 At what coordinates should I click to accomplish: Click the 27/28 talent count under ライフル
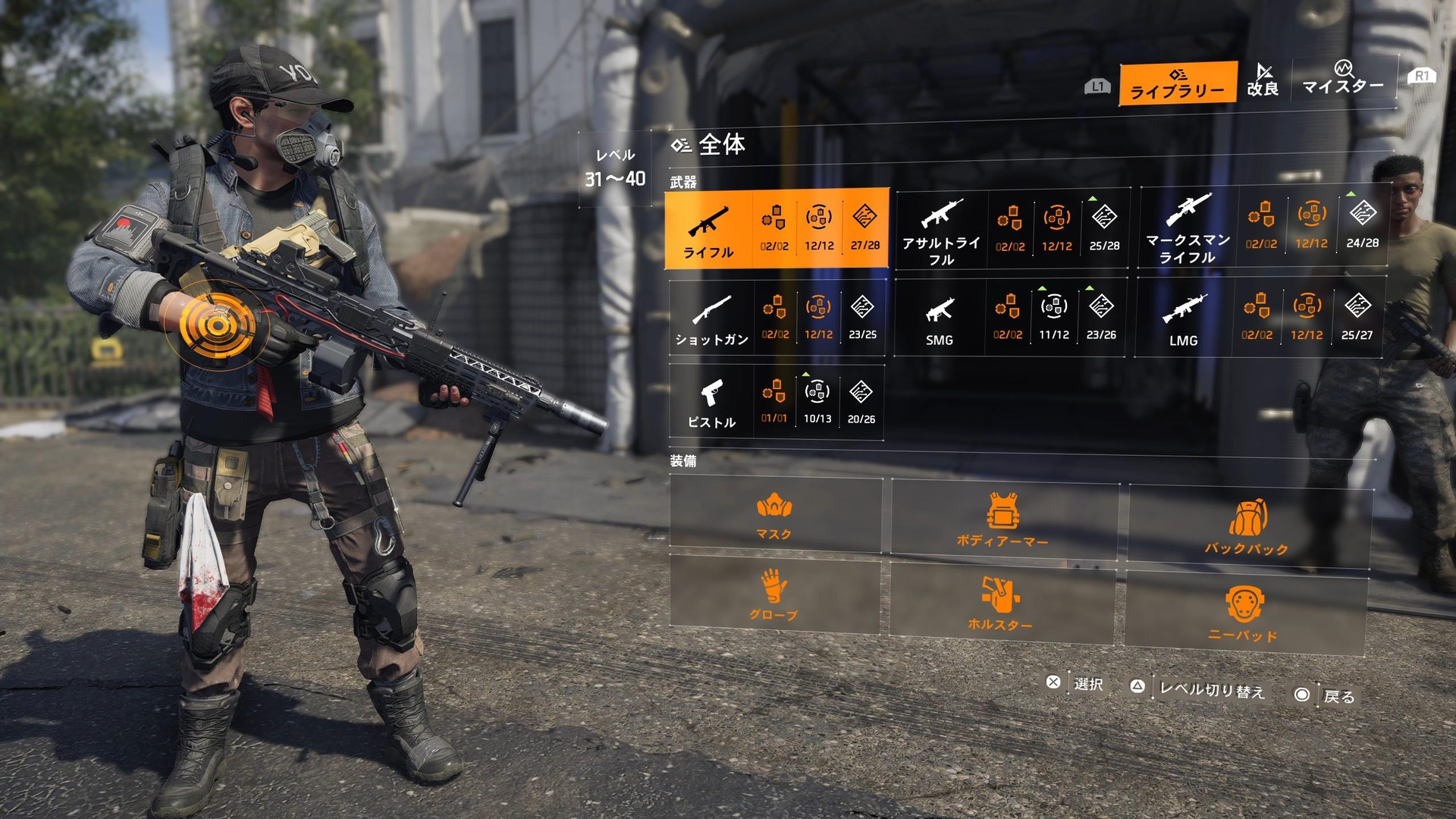tap(864, 228)
